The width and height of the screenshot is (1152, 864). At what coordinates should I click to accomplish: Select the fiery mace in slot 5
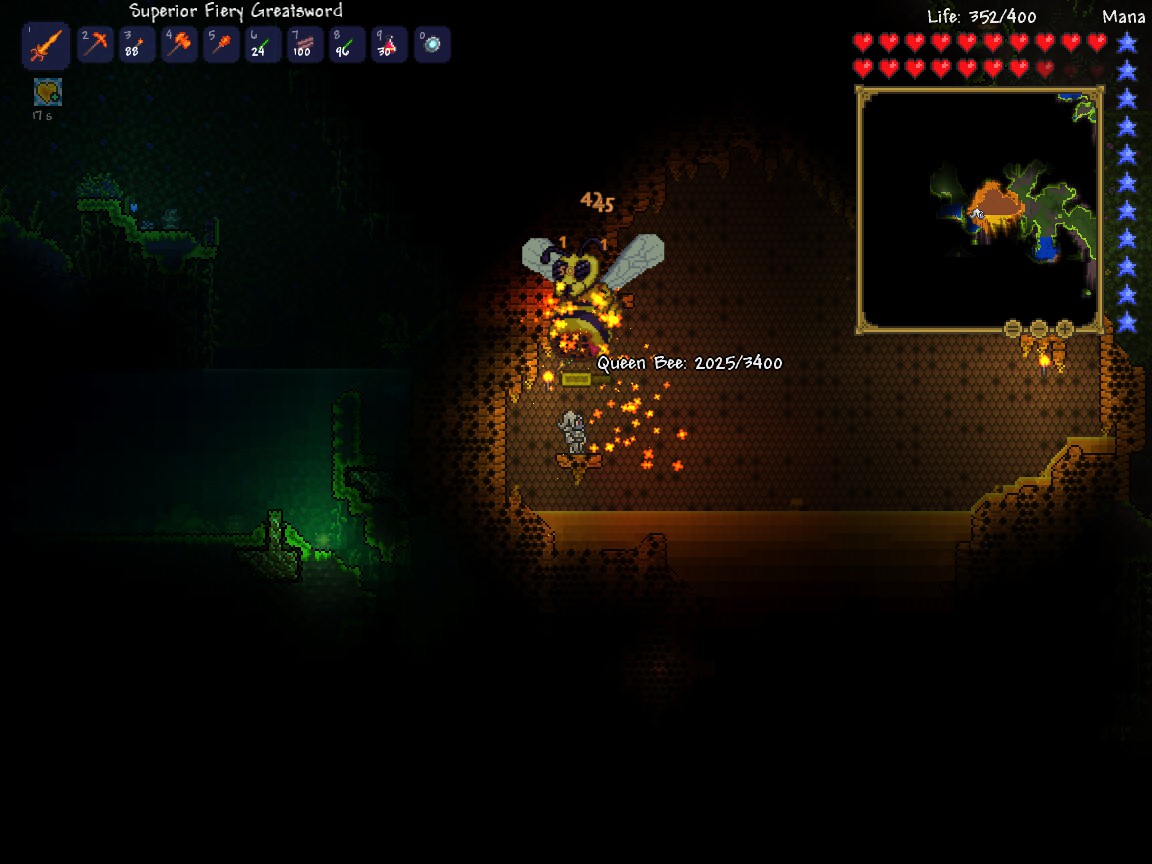221,45
